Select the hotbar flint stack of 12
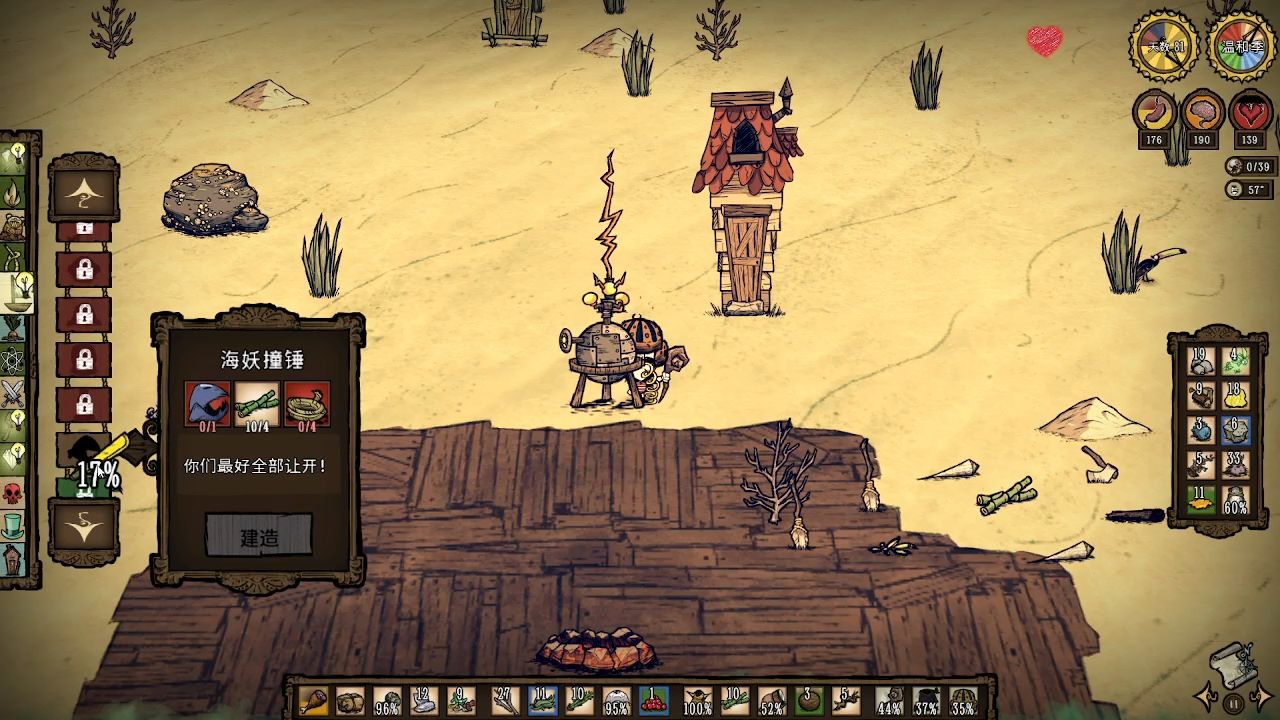The image size is (1280, 720). pos(426,701)
